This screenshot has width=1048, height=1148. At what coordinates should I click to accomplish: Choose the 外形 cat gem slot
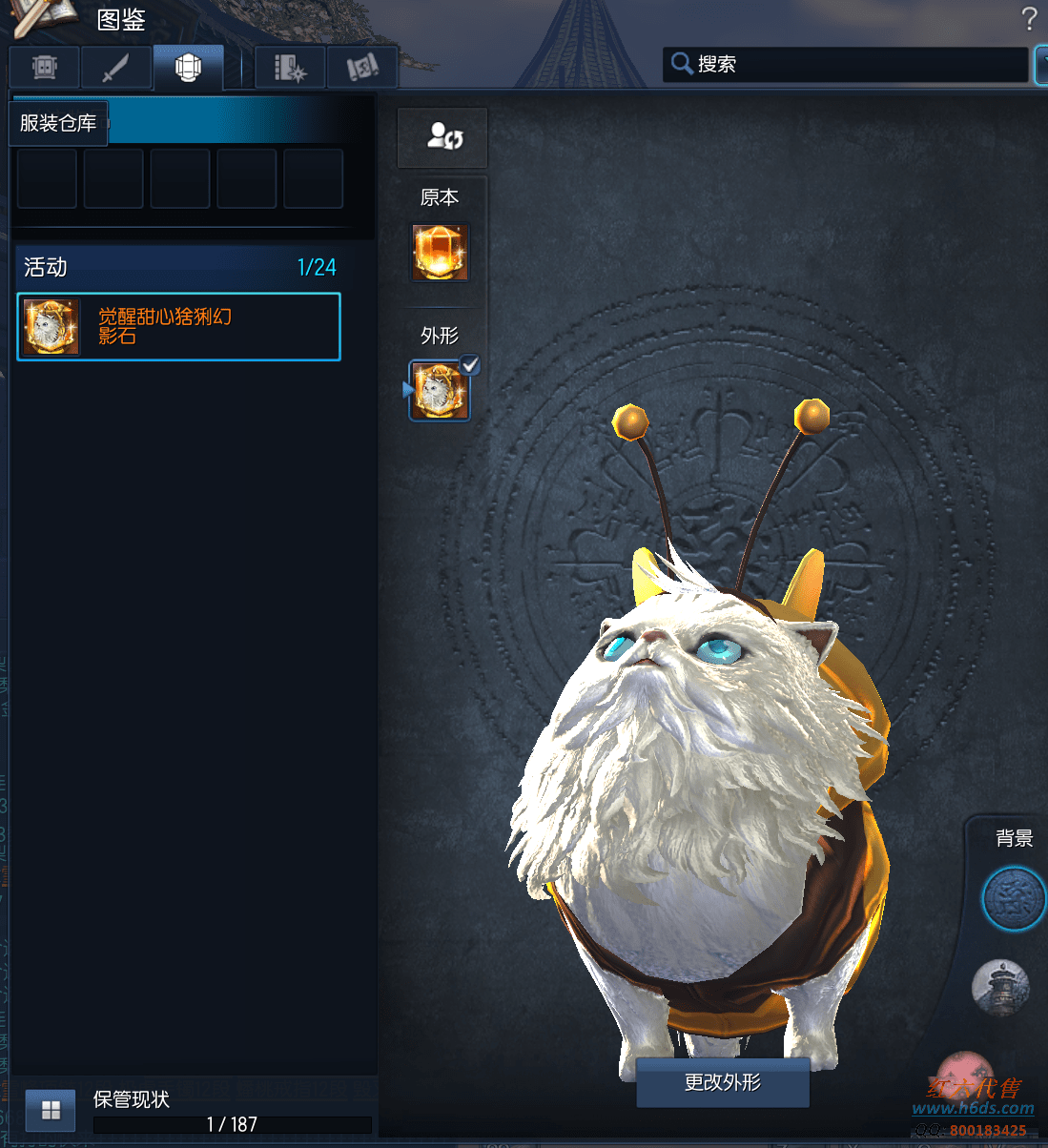[440, 391]
